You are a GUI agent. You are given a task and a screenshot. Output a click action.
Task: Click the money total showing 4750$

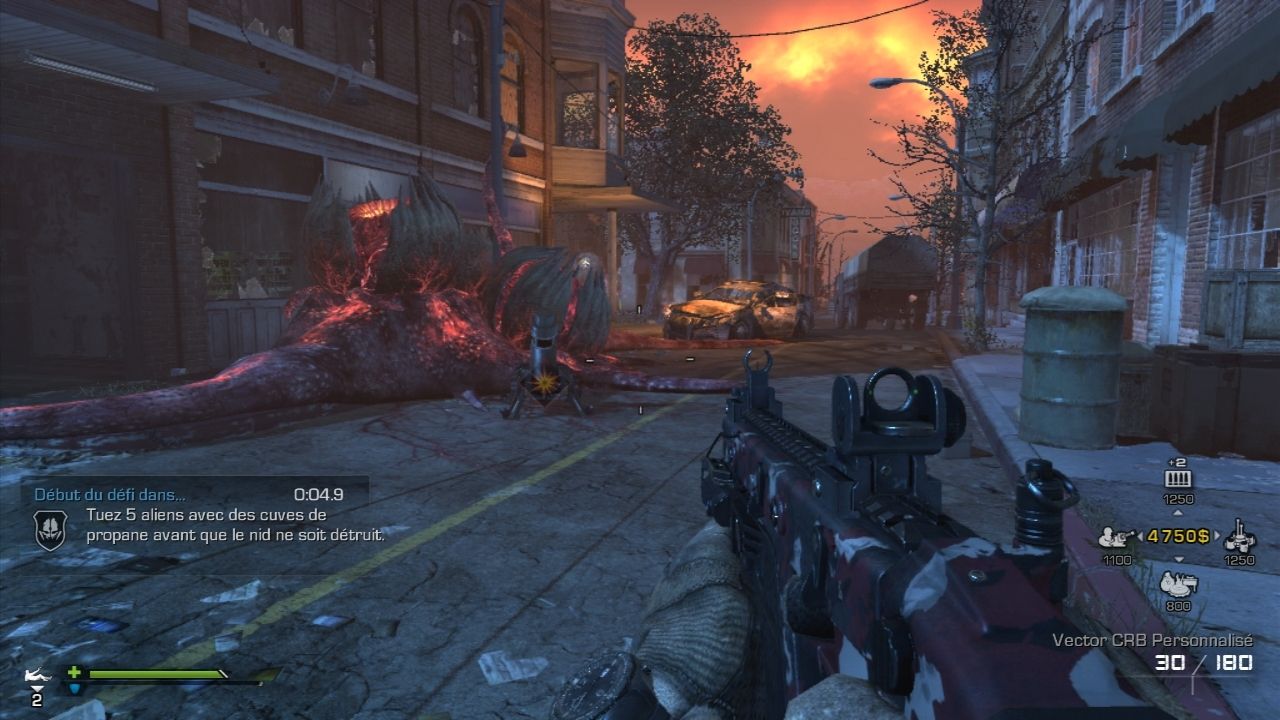tap(1178, 536)
